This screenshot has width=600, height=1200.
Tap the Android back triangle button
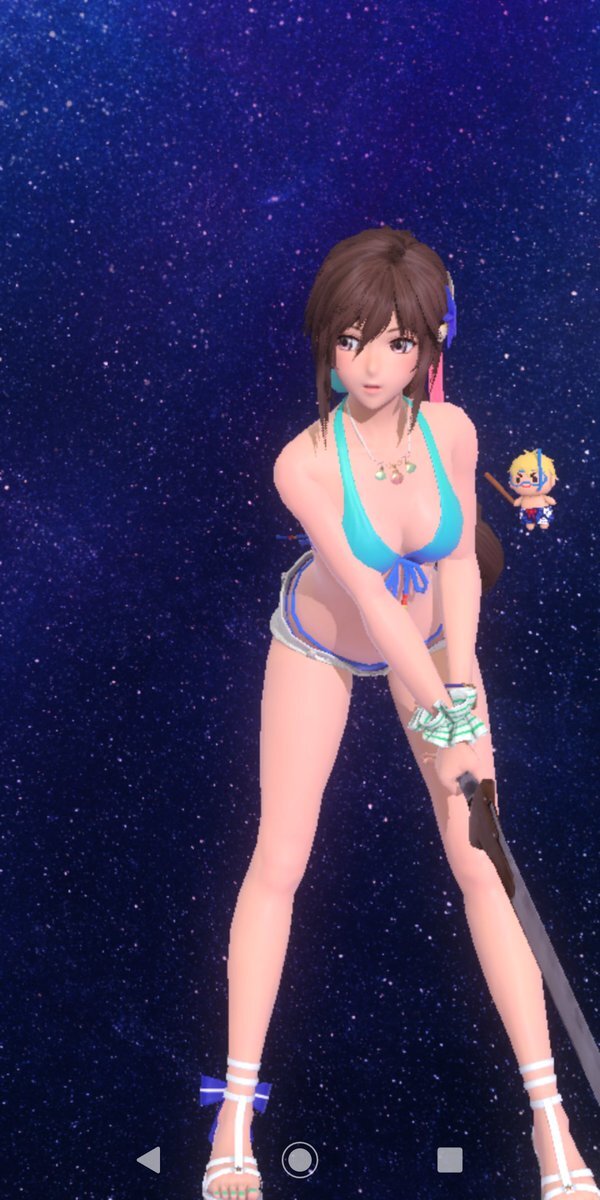point(149,1160)
